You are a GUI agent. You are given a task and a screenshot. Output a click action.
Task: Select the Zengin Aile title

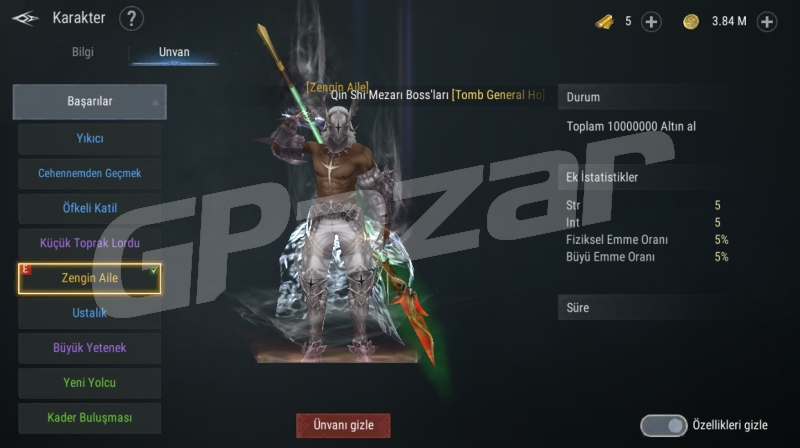[90, 278]
